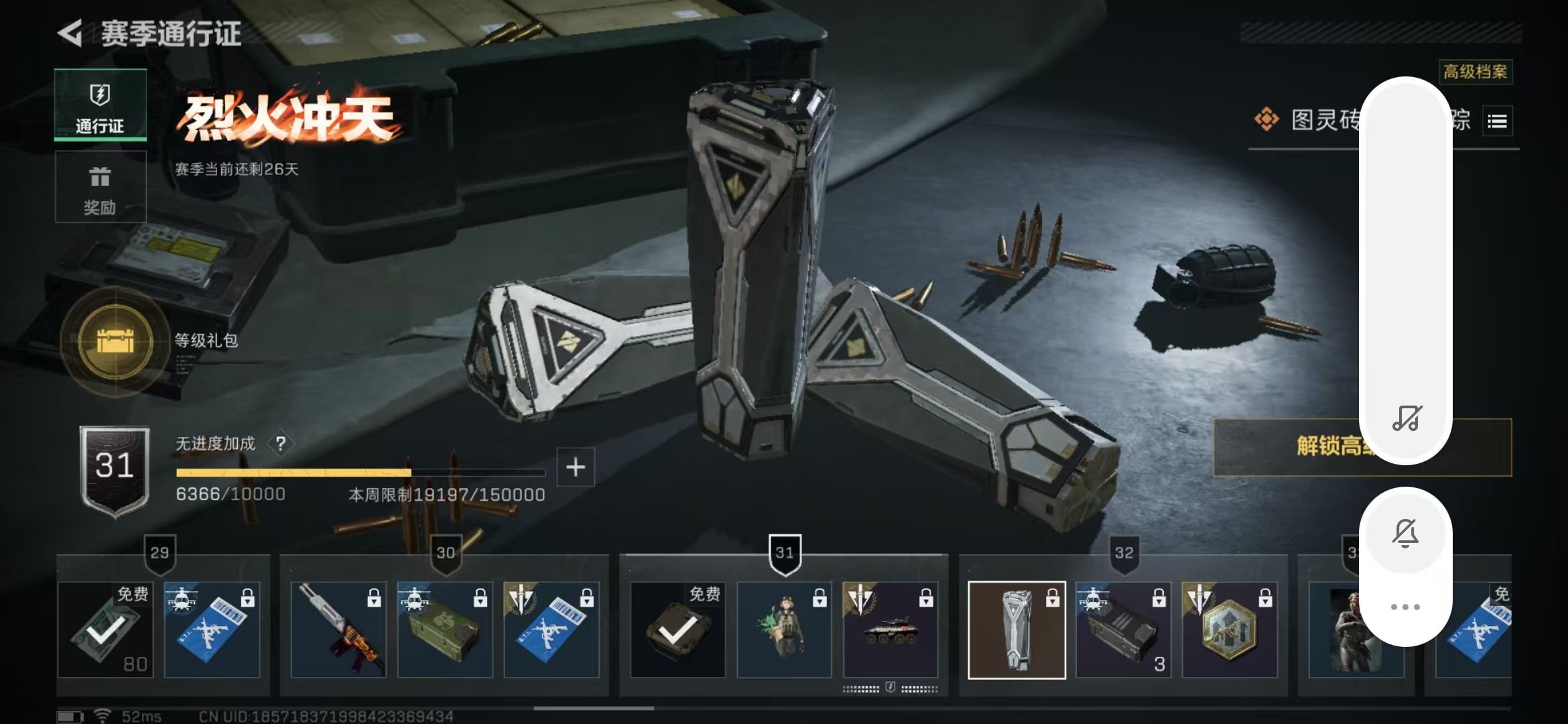This screenshot has width=1568, height=724.
Task: Open the list menu icon at top right
Action: pos(1497,121)
